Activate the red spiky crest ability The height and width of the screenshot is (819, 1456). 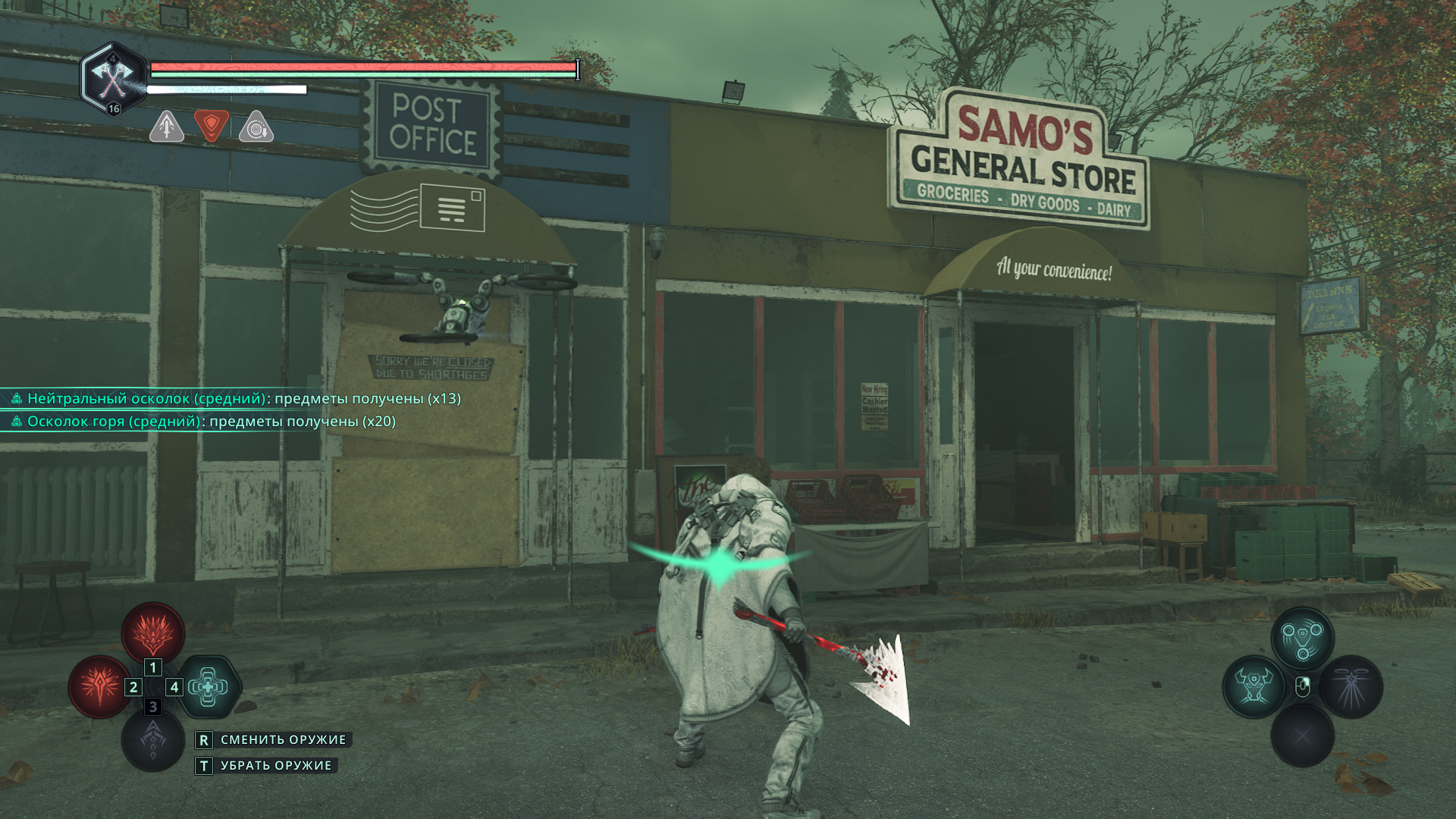pos(153,632)
